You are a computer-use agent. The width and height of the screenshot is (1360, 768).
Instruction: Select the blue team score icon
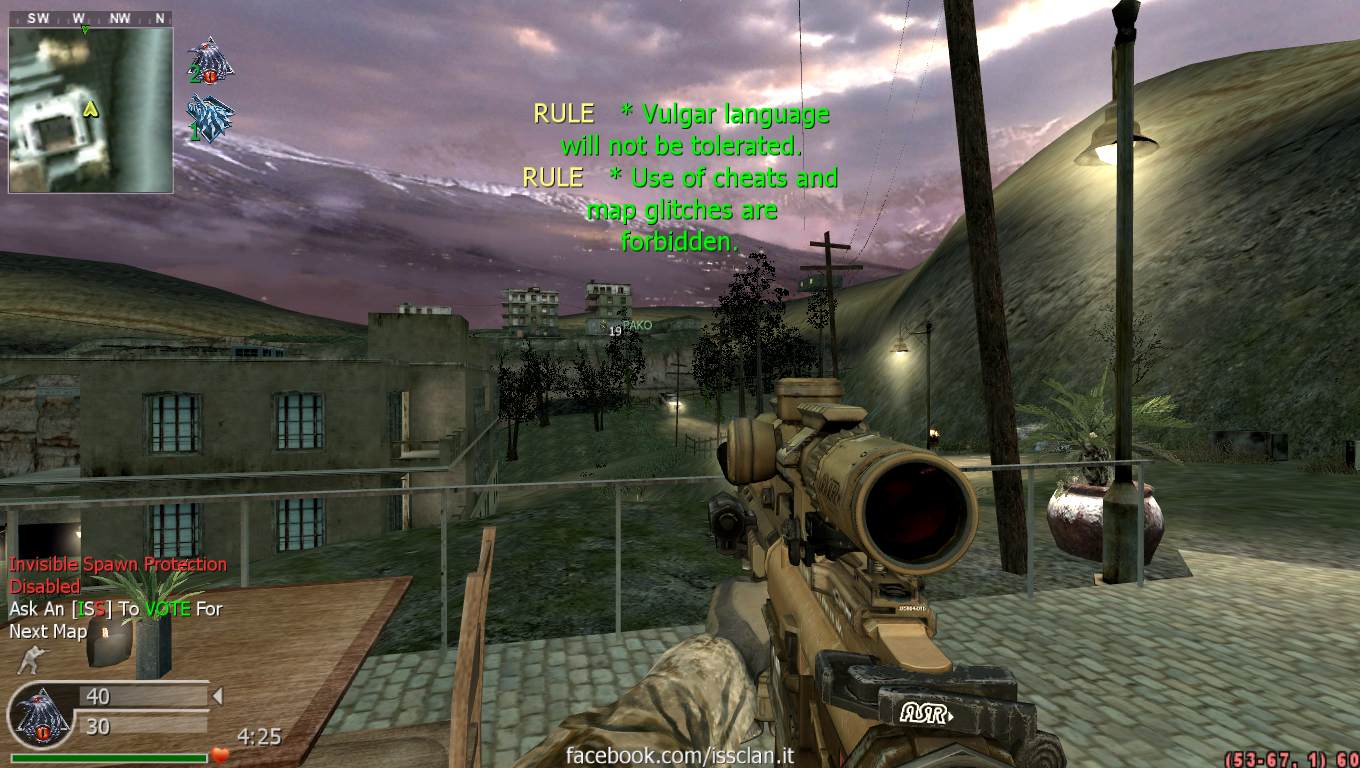tap(210, 117)
